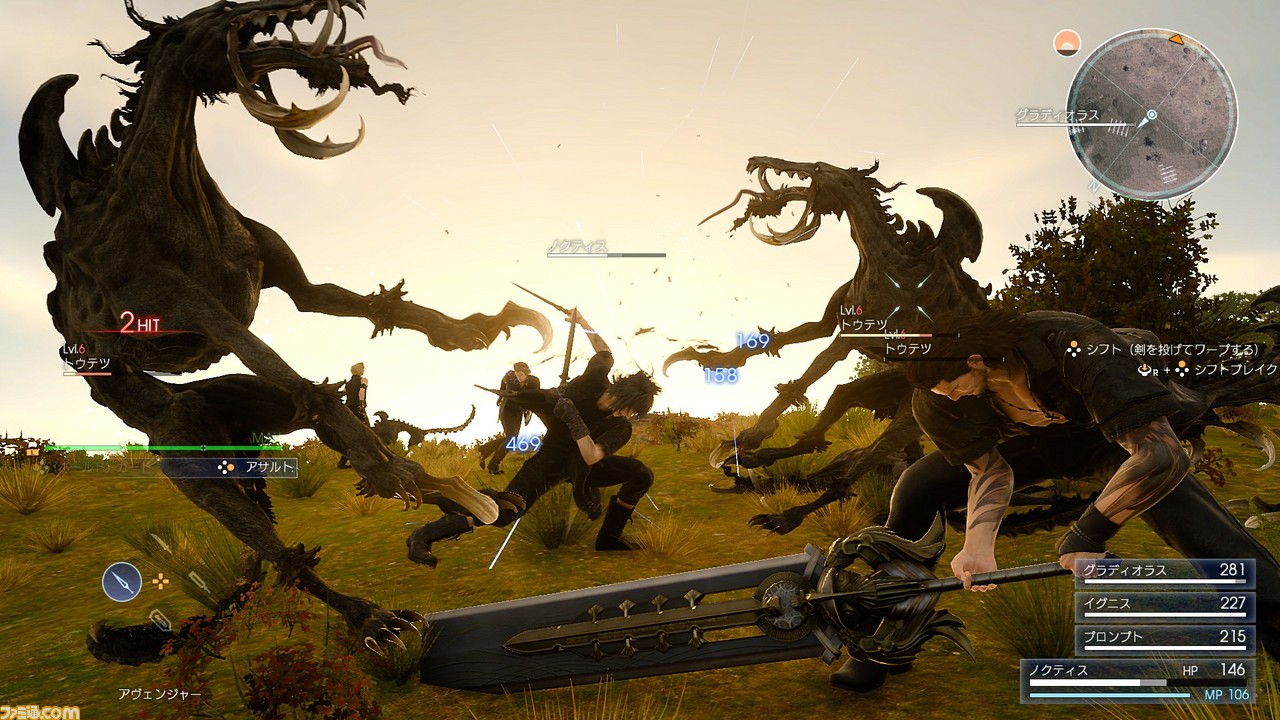Image resolution: width=1280 pixels, height=720 pixels.
Task: Click the pouch item icon in the lower-left HUD
Action: 160,619
